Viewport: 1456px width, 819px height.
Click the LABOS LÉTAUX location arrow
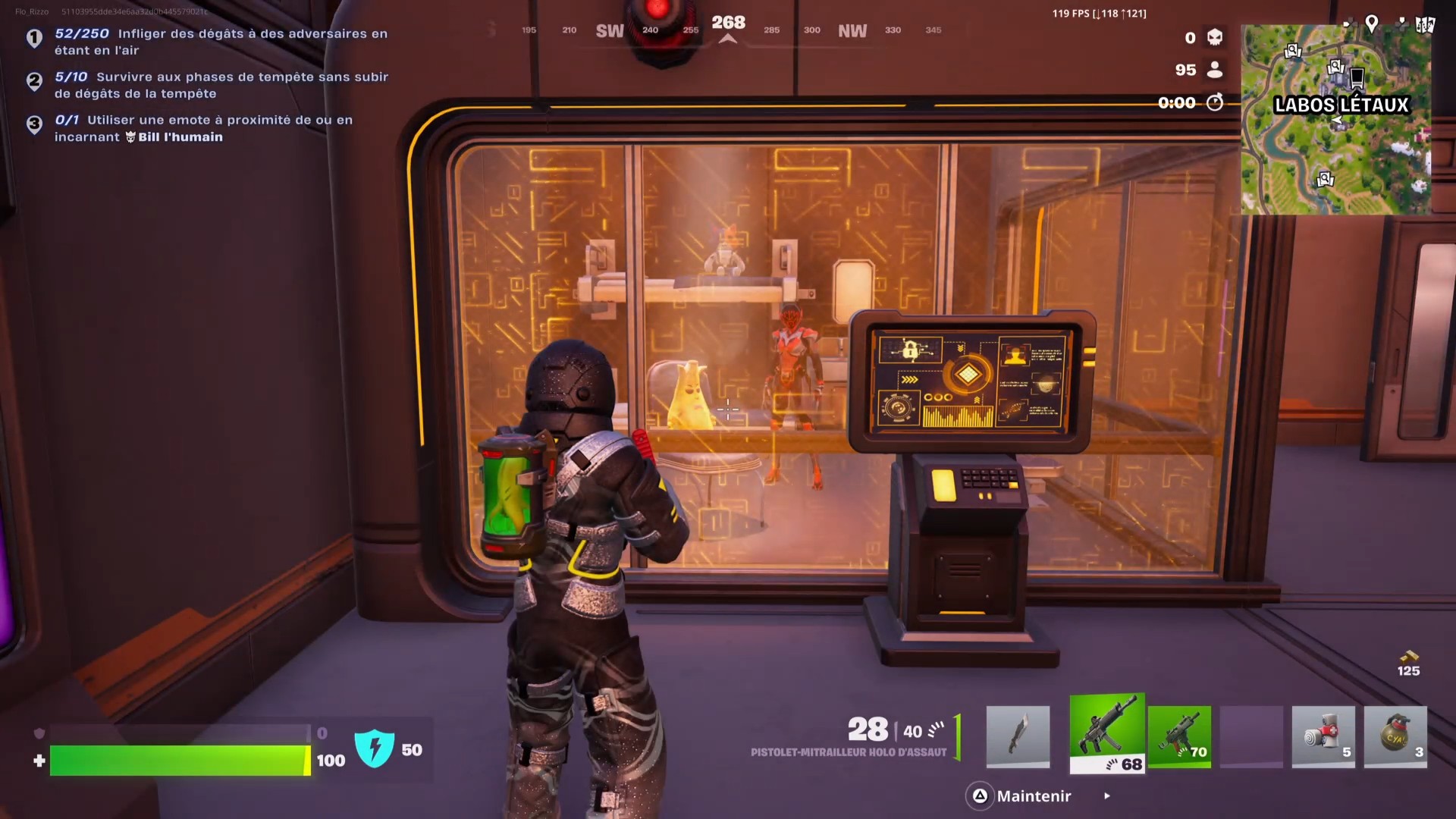click(1338, 119)
